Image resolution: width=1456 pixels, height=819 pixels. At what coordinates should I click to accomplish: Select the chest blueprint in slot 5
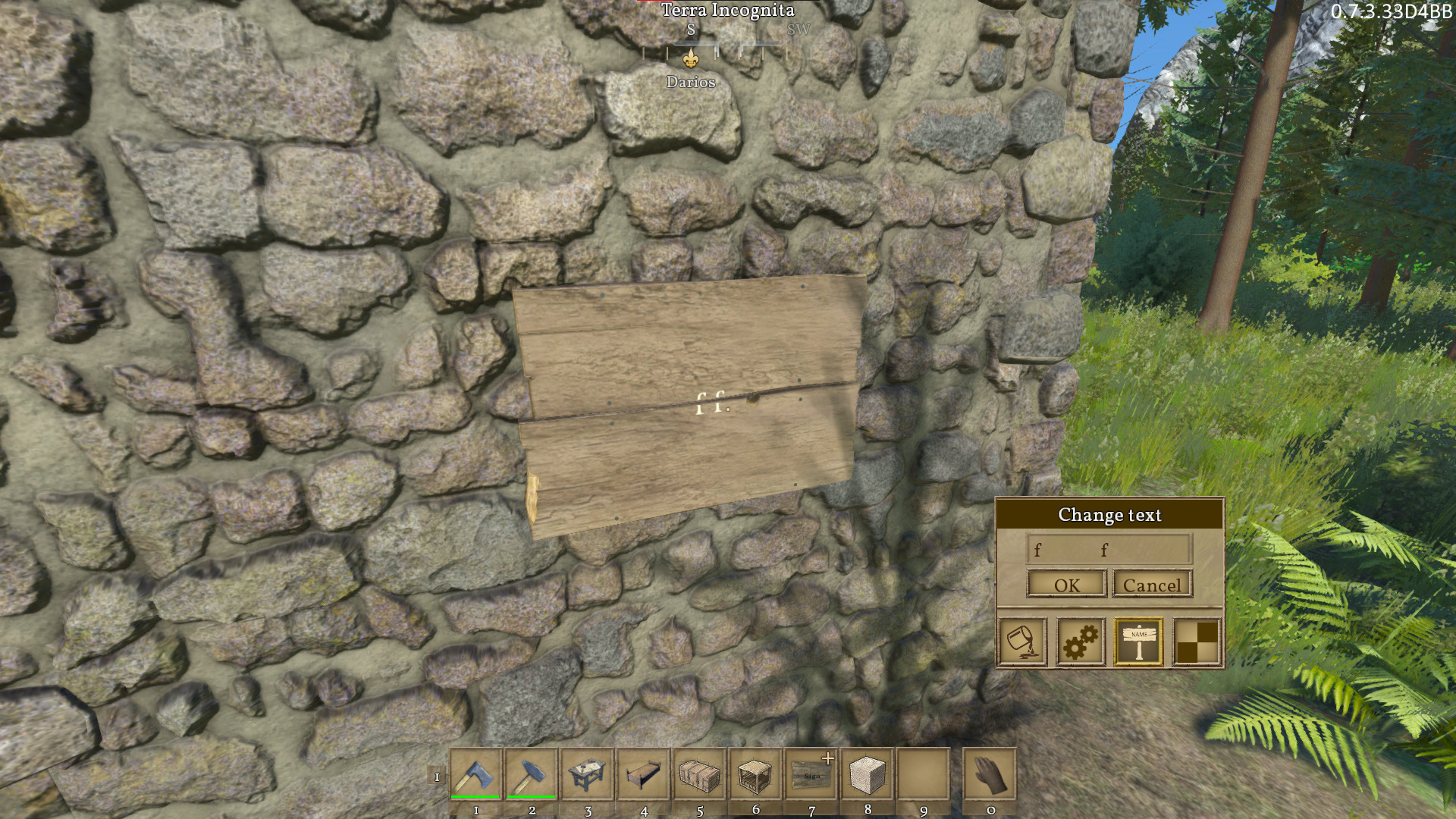(699, 775)
